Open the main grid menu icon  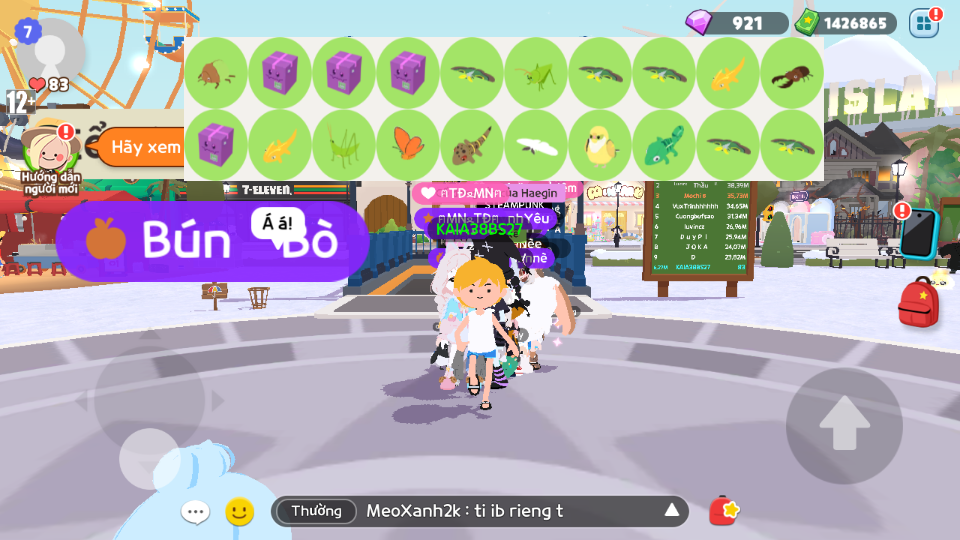[x=924, y=23]
